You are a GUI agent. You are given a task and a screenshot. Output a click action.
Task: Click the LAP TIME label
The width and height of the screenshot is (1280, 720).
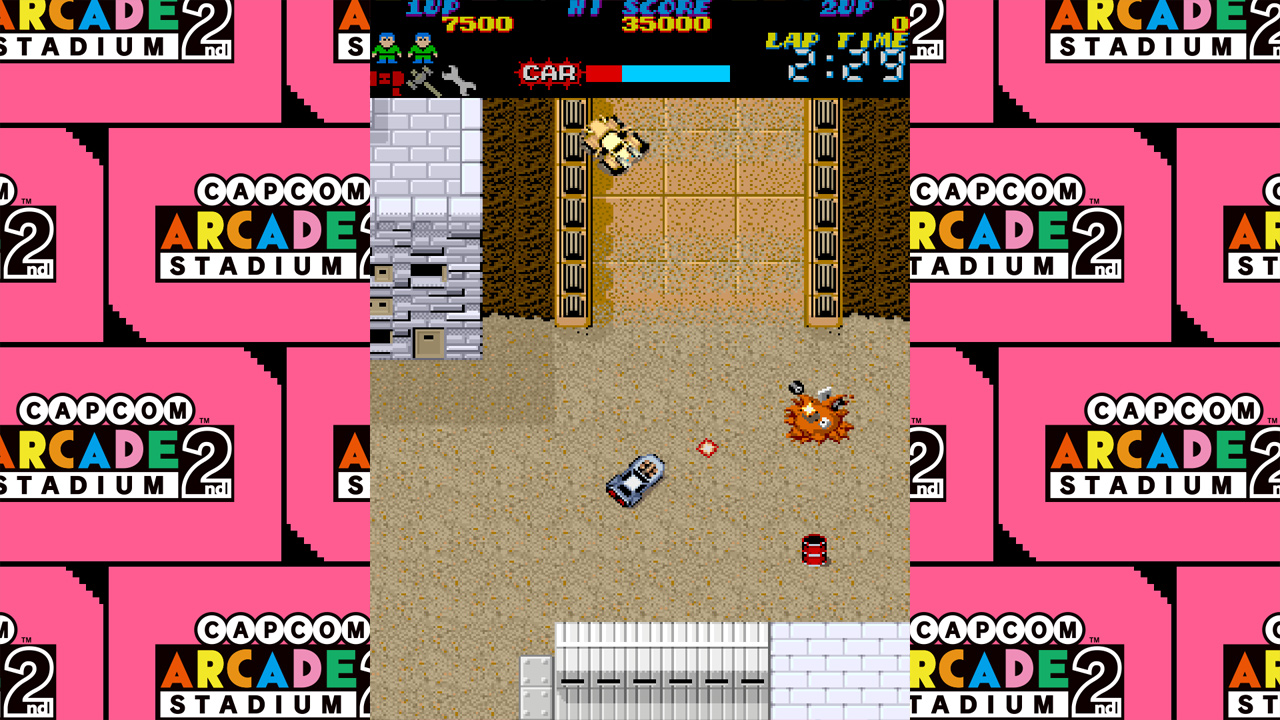[x=834, y=40]
